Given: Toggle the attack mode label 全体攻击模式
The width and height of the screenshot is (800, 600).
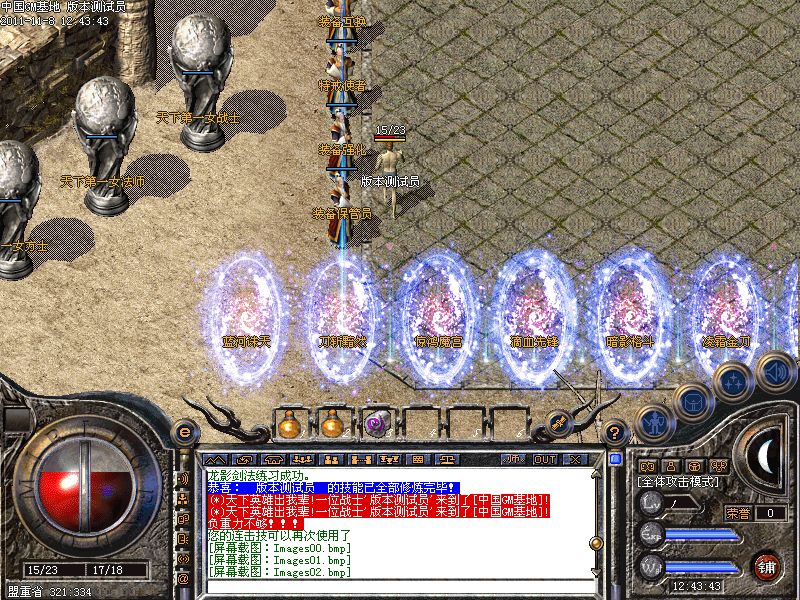Looking at the screenshot, I should [680, 481].
